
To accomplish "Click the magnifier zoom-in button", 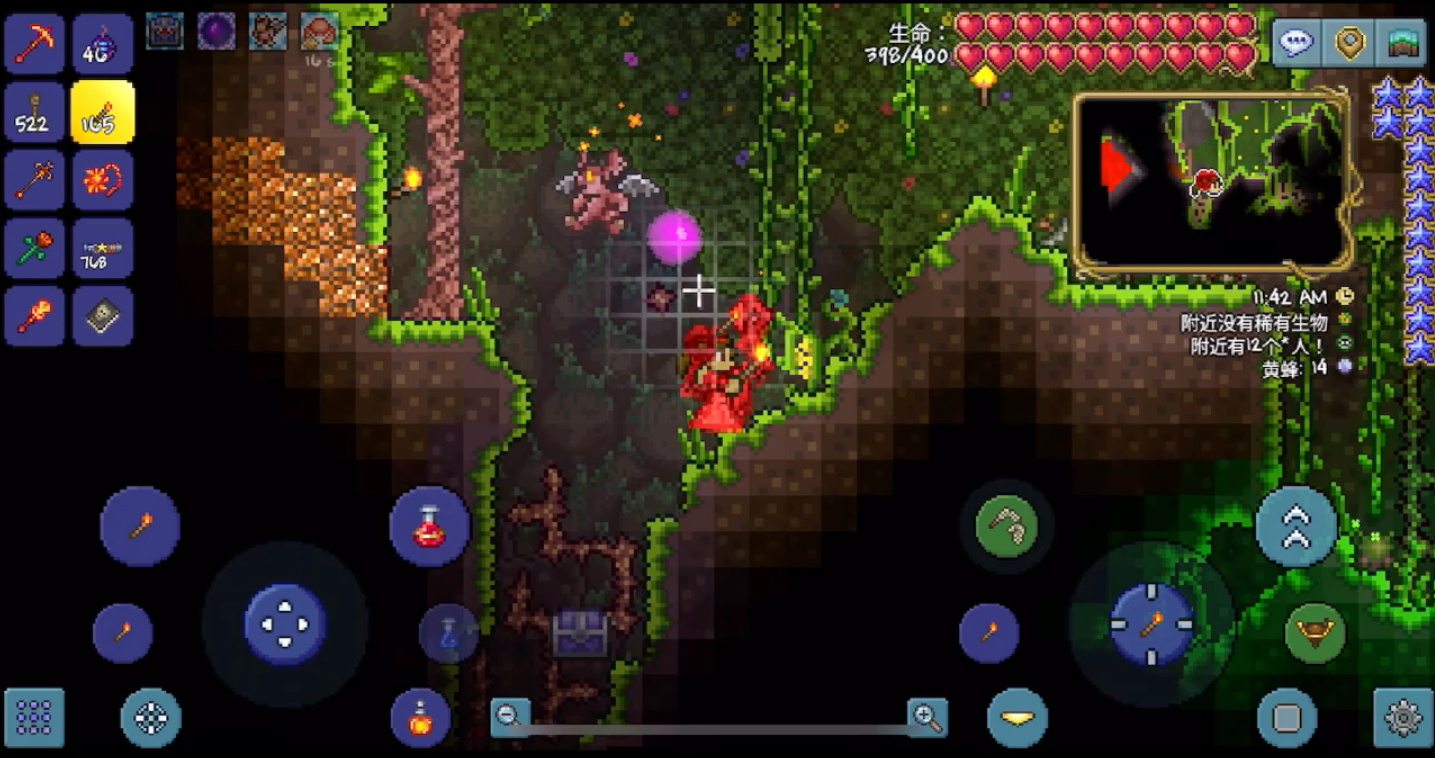I will [927, 716].
